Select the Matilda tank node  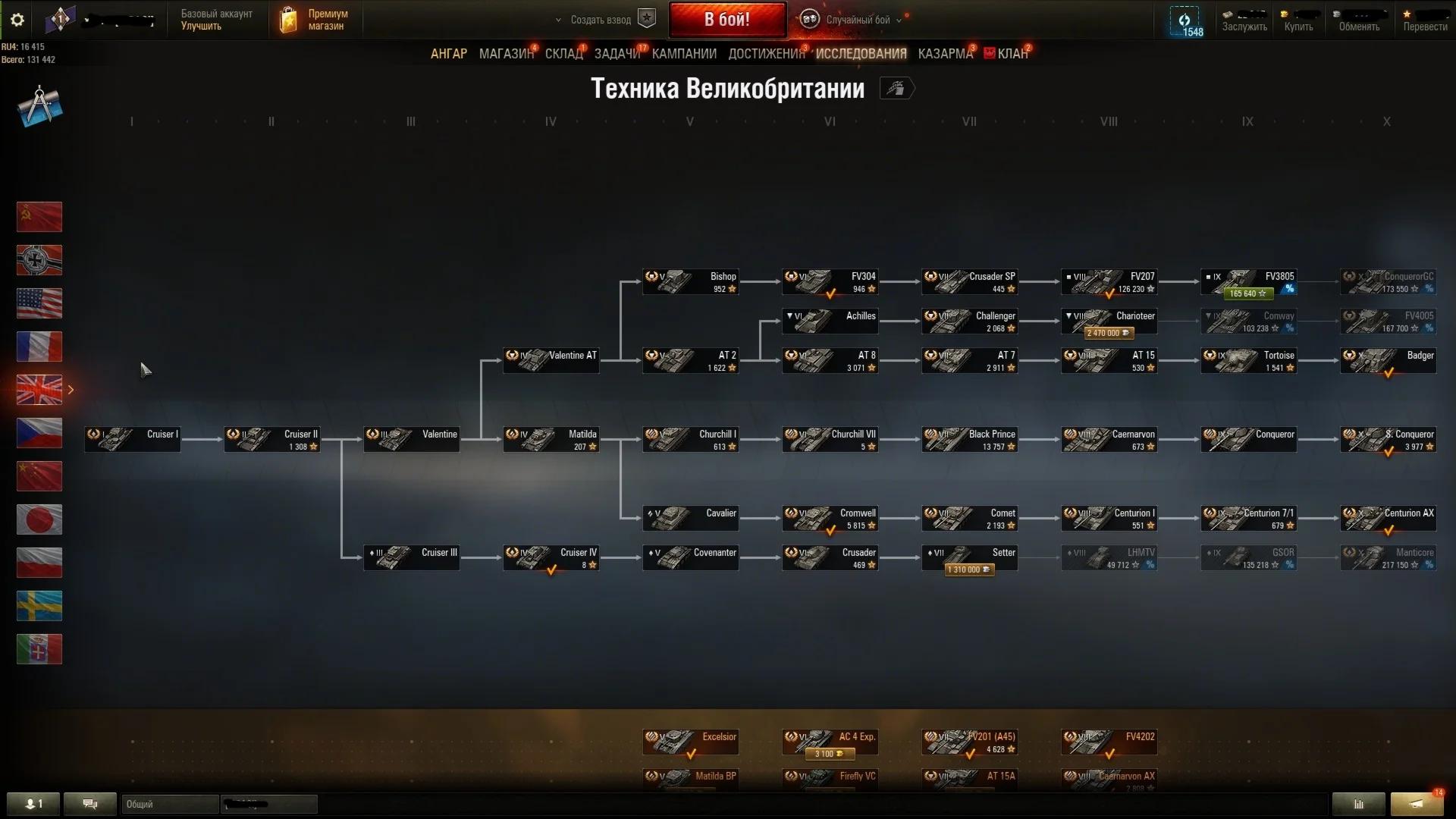551,440
